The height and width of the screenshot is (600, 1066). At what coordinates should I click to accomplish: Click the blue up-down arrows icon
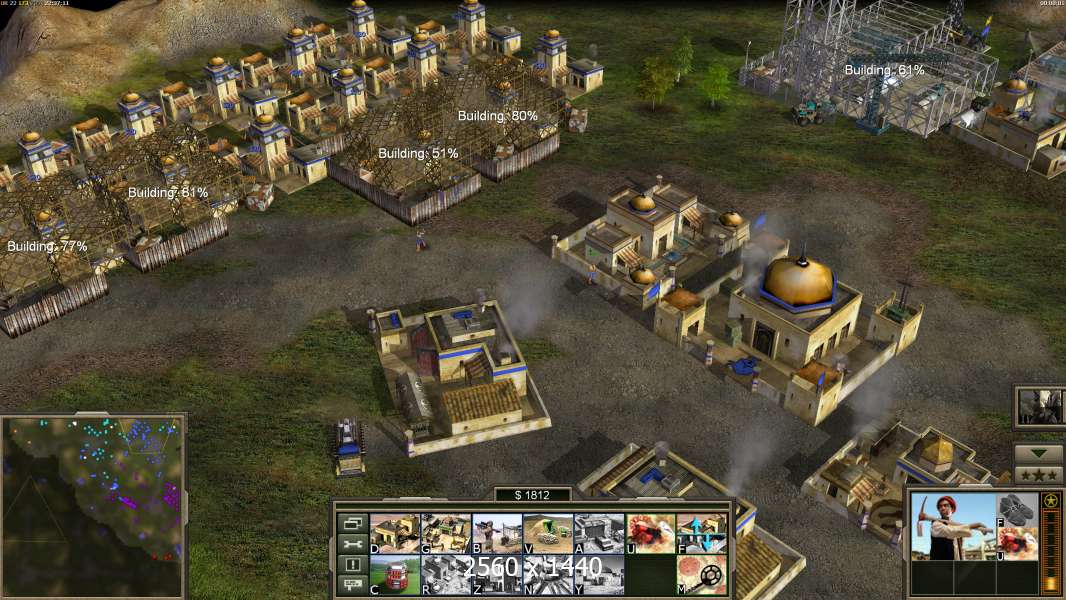[701, 534]
